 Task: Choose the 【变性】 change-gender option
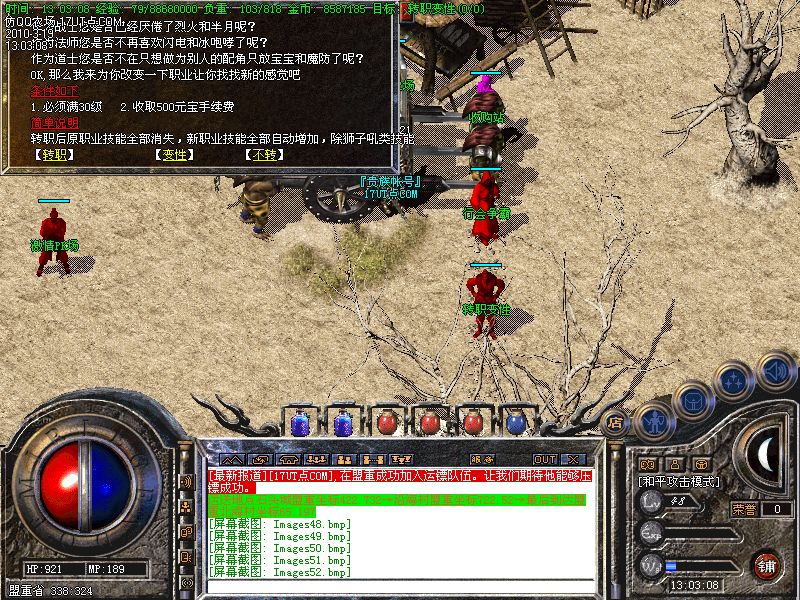point(175,155)
